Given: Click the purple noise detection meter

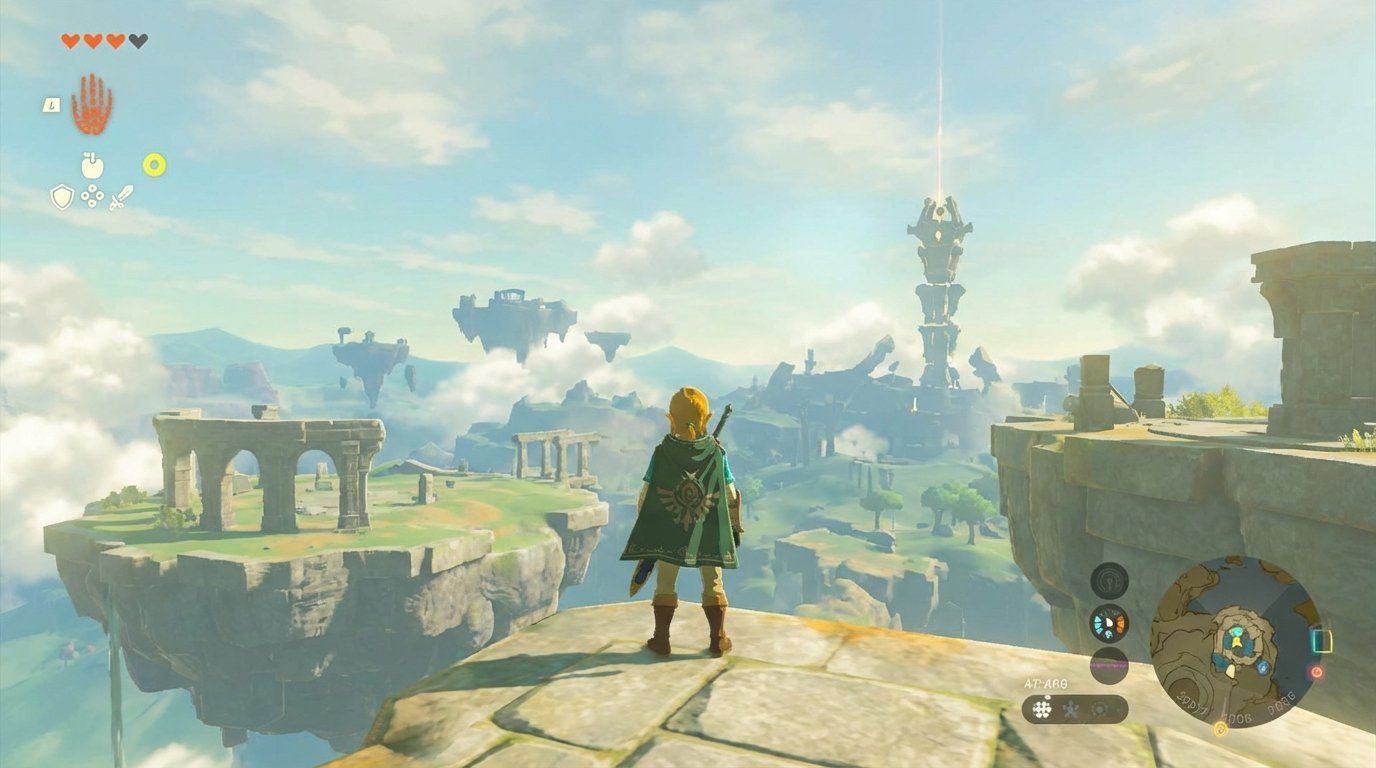Looking at the screenshot, I should [x=1109, y=664].
